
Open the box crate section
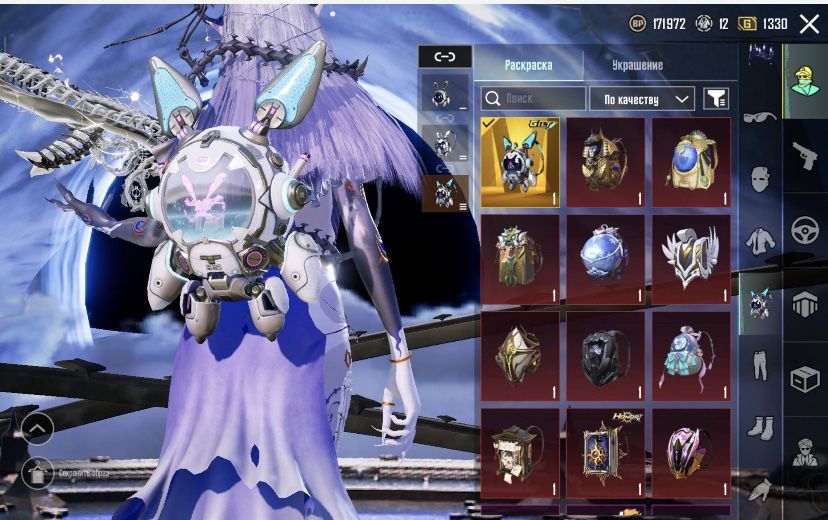tap(804, 379)
